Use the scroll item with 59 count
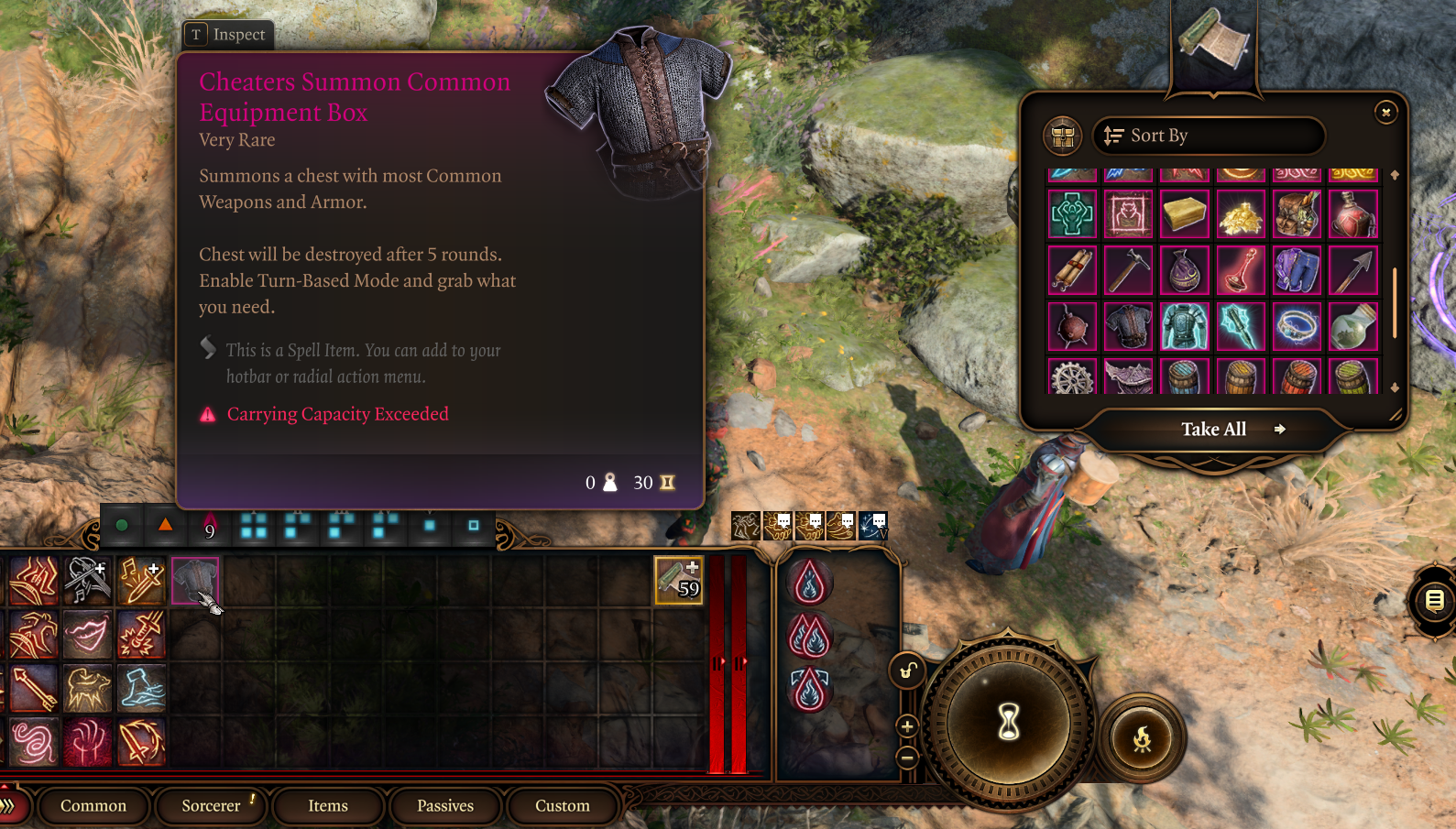This screenshot has height=829, width=1456. pyautogui.click(x=678, y=580)
